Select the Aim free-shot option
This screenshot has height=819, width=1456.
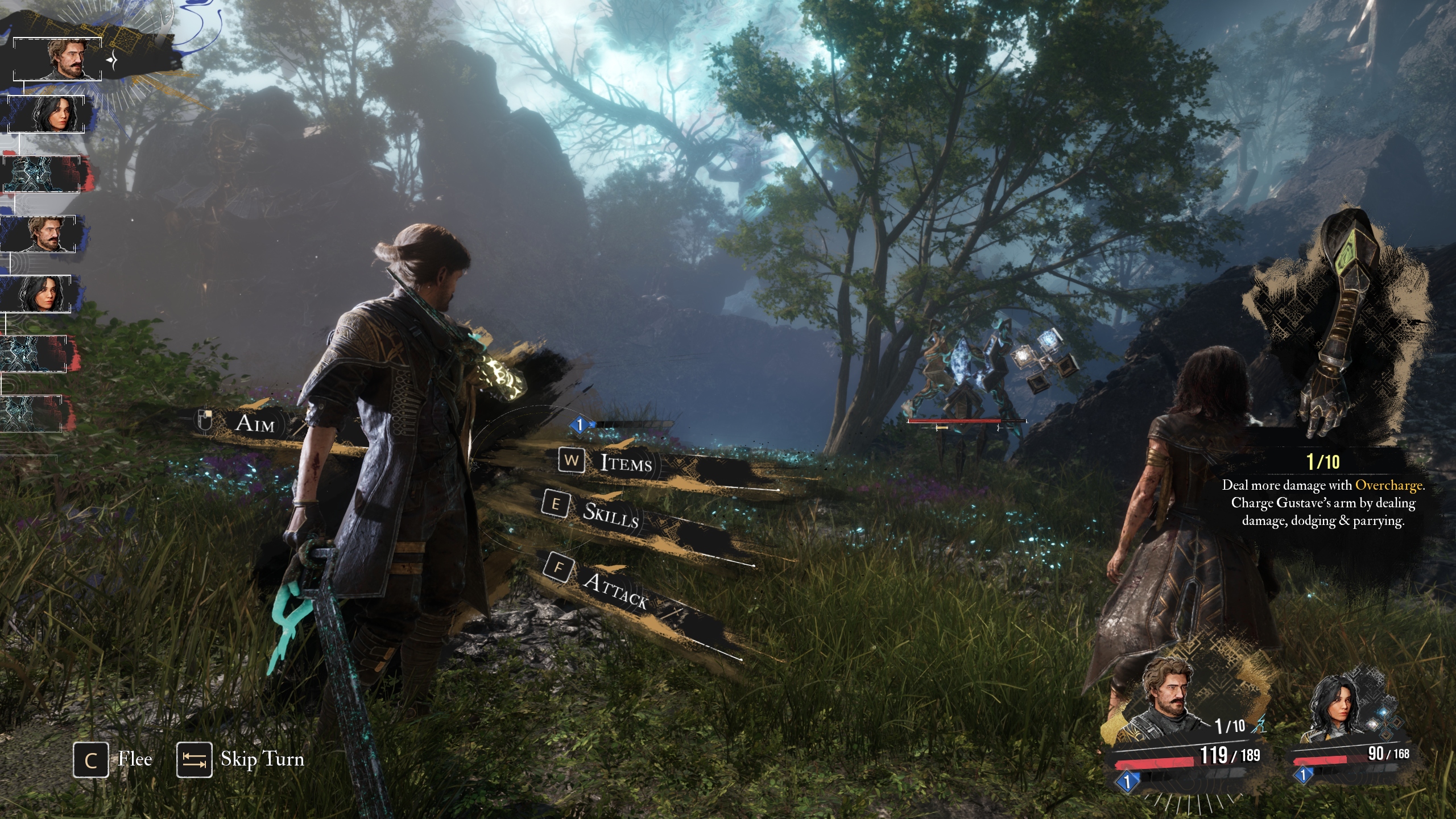tap(254, 423)
